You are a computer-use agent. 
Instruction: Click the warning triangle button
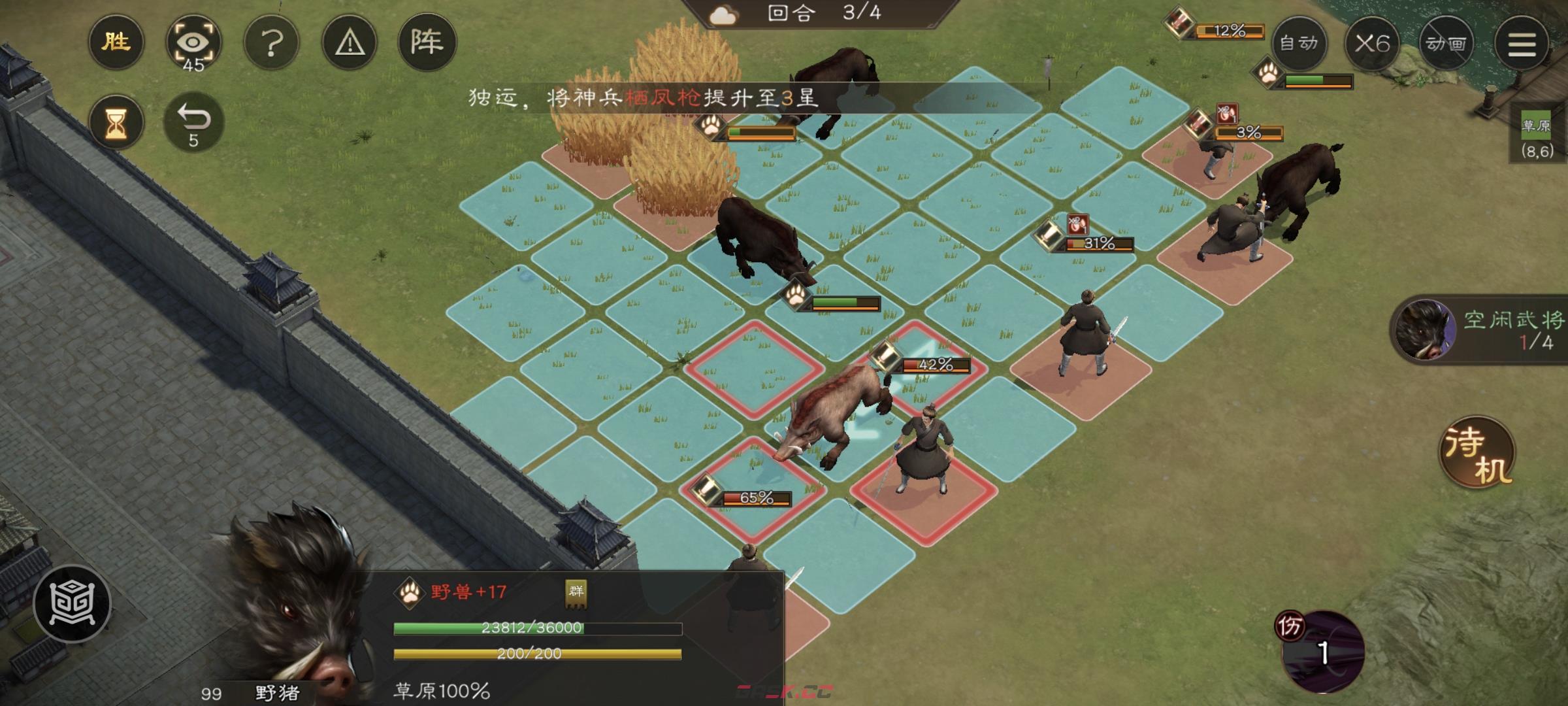click(x=350, y=43)
